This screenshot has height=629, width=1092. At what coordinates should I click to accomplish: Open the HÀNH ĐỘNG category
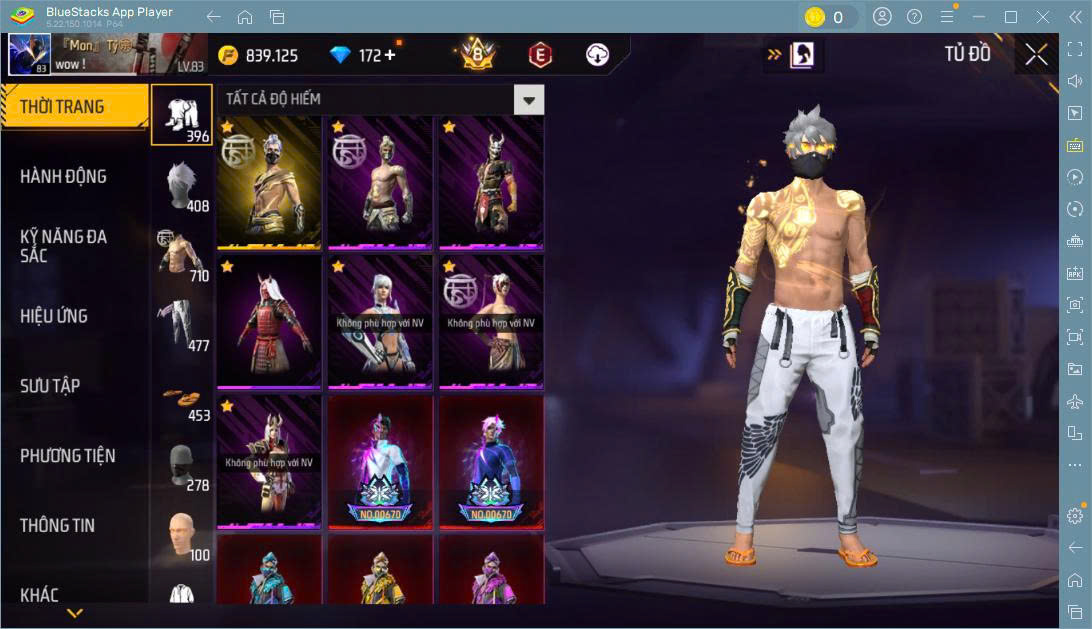63,177
